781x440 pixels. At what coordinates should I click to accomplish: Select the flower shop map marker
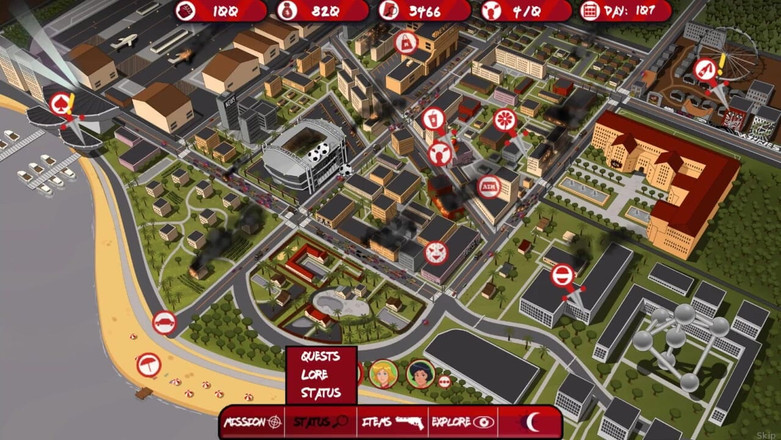click(x=504, y=119)
